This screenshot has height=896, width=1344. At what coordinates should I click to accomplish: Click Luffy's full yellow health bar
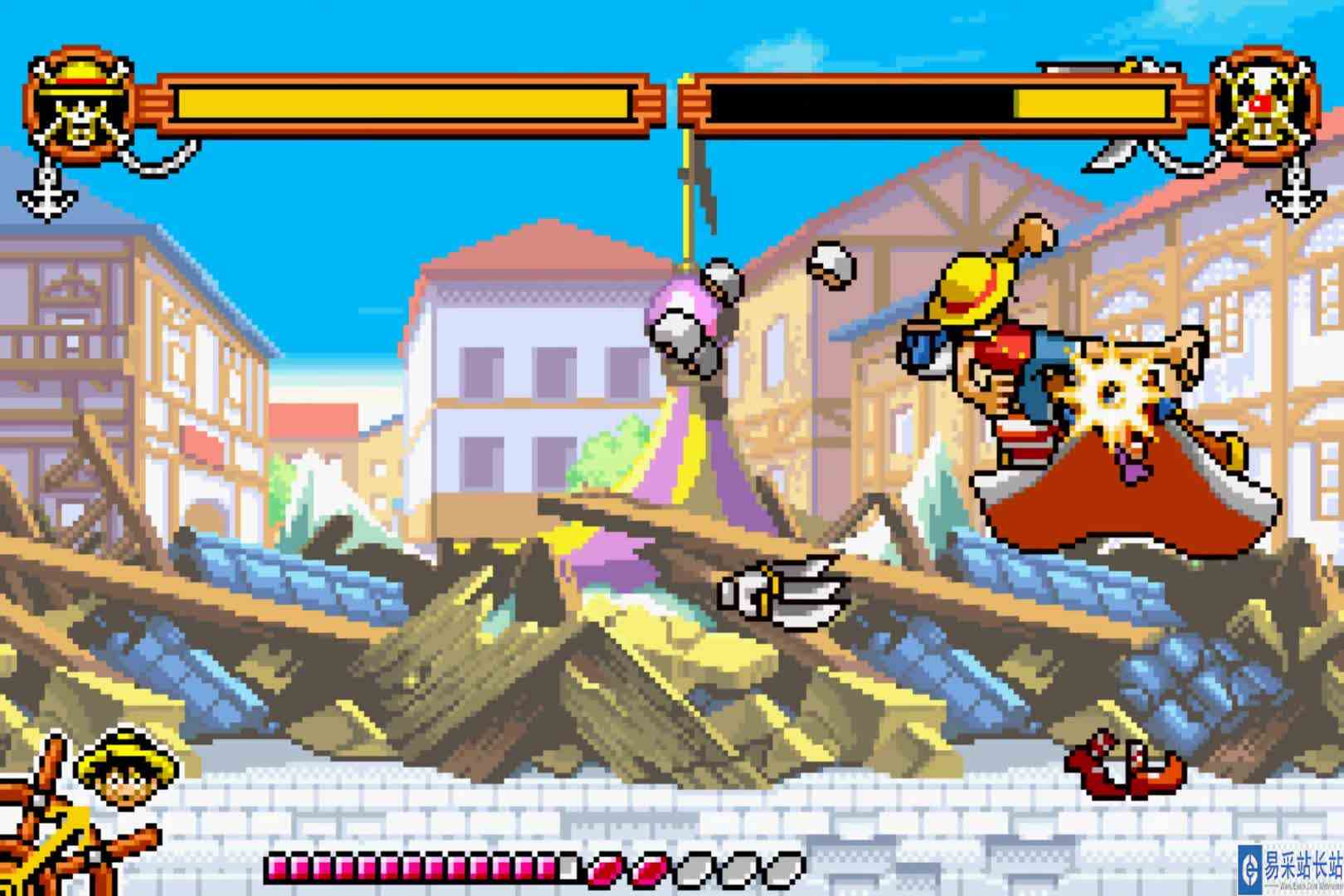pyautogui.click(x=398, y=100)
